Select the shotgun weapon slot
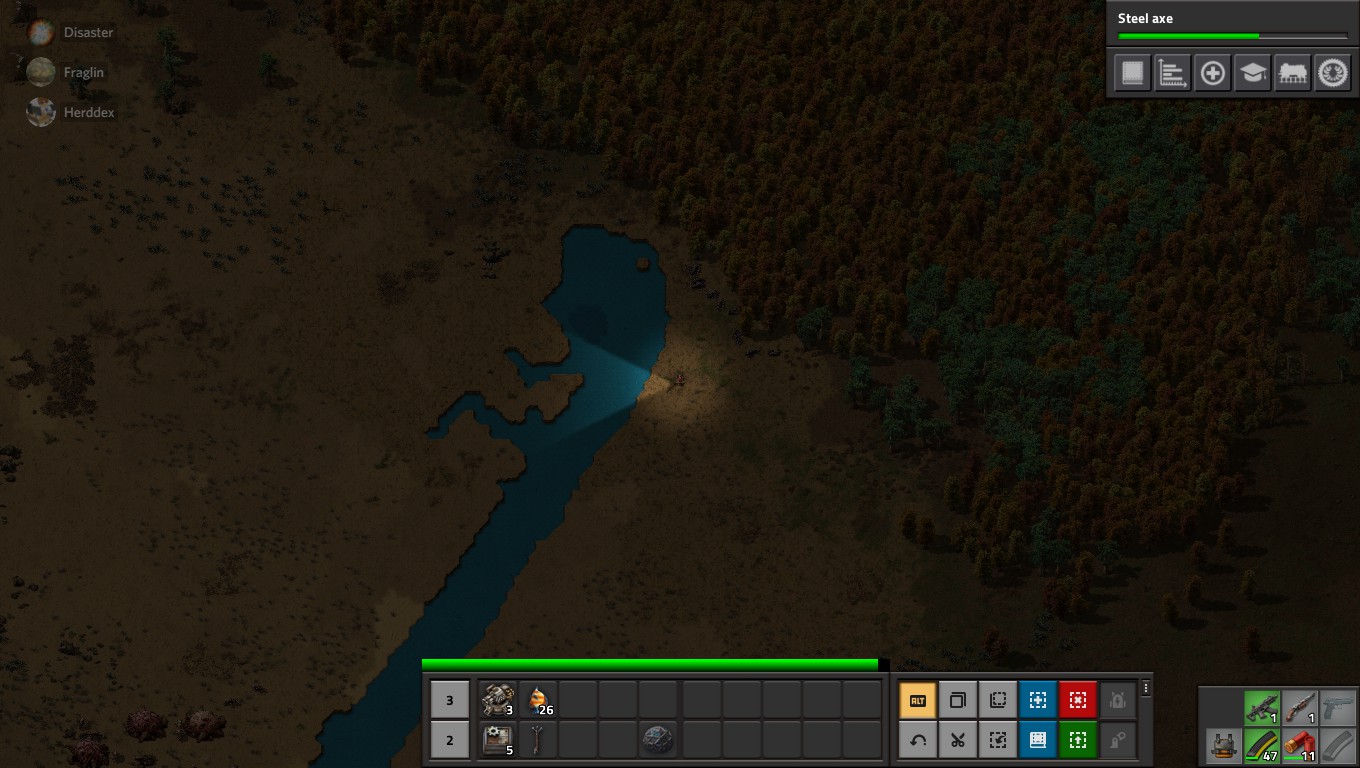This screenshot has width=1360, height=768. pos(1300,708)
